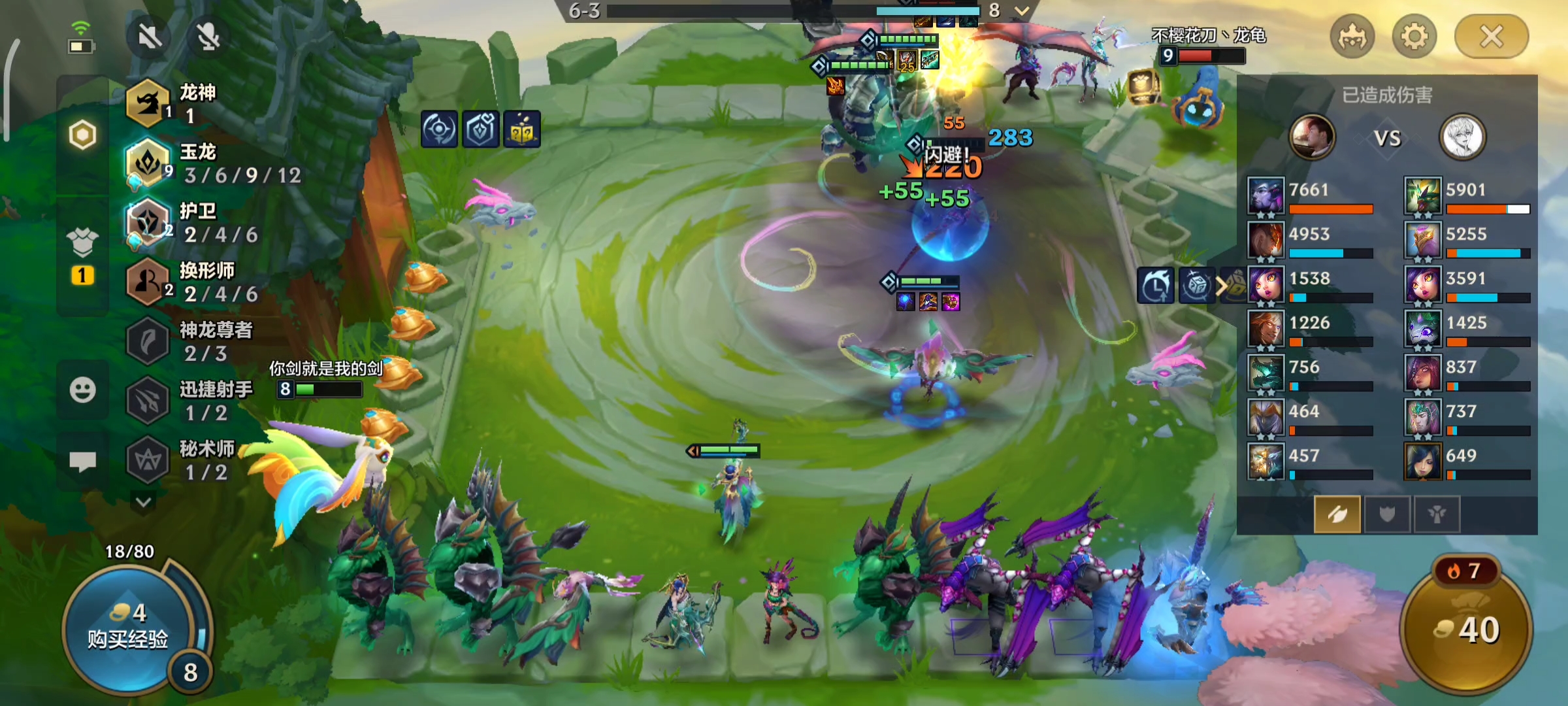Open the chat speech bubble

point(82,462)
